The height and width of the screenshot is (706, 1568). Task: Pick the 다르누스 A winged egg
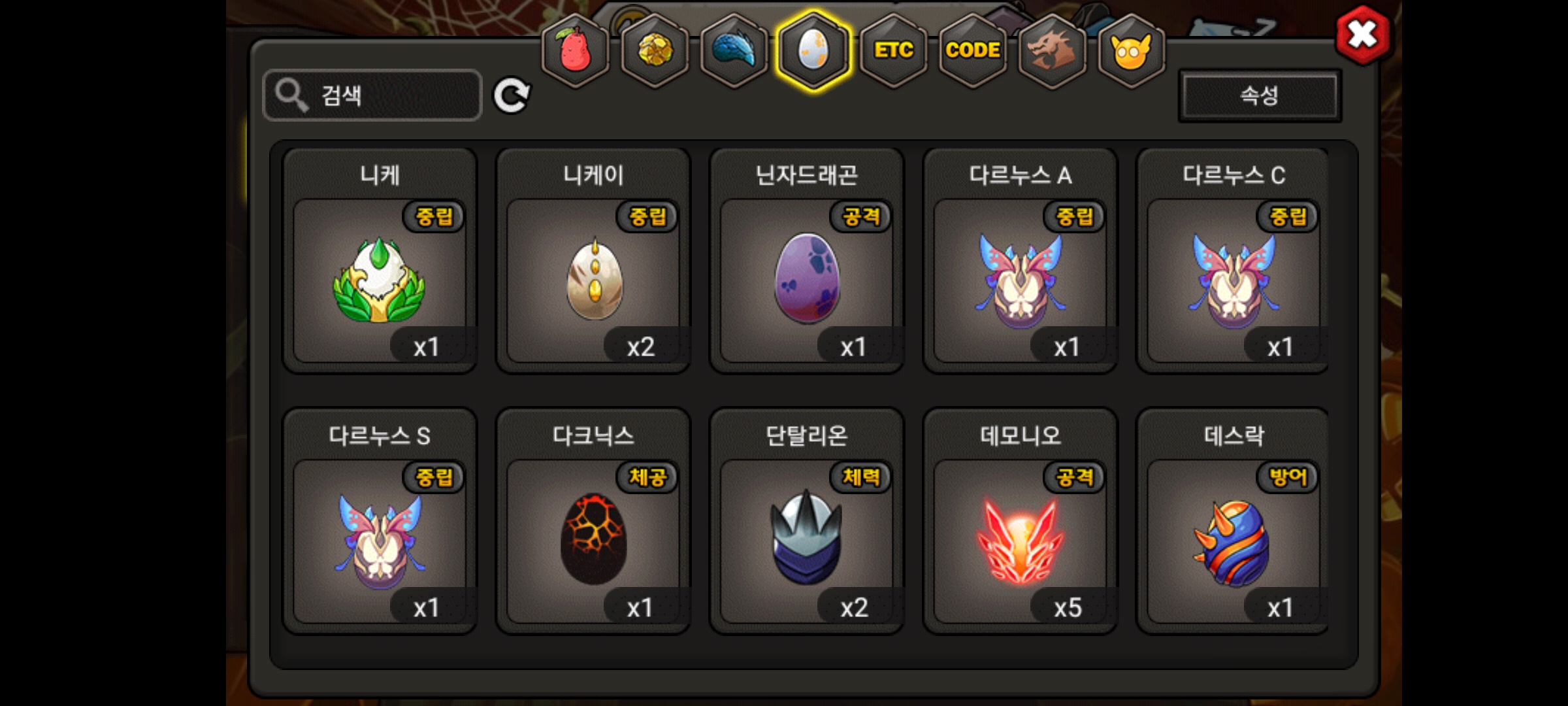pos(1020,280)
